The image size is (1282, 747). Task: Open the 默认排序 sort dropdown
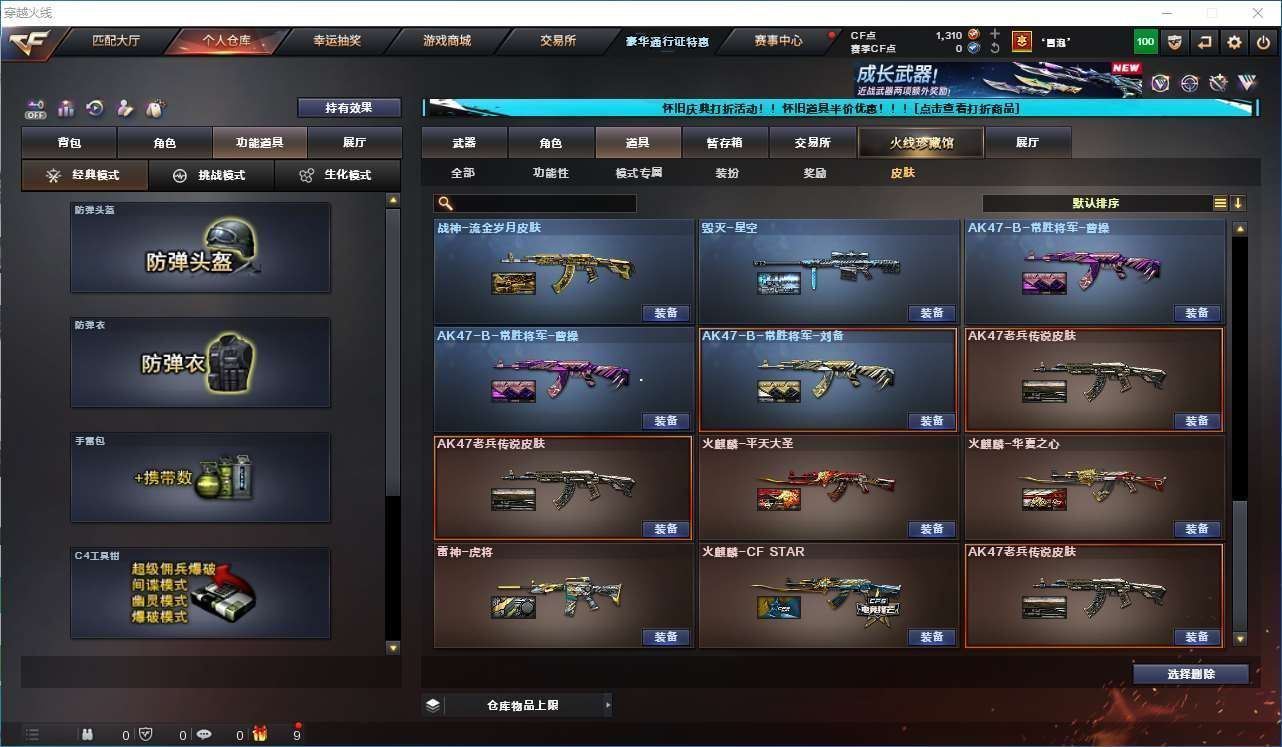tap(1097, 203)
